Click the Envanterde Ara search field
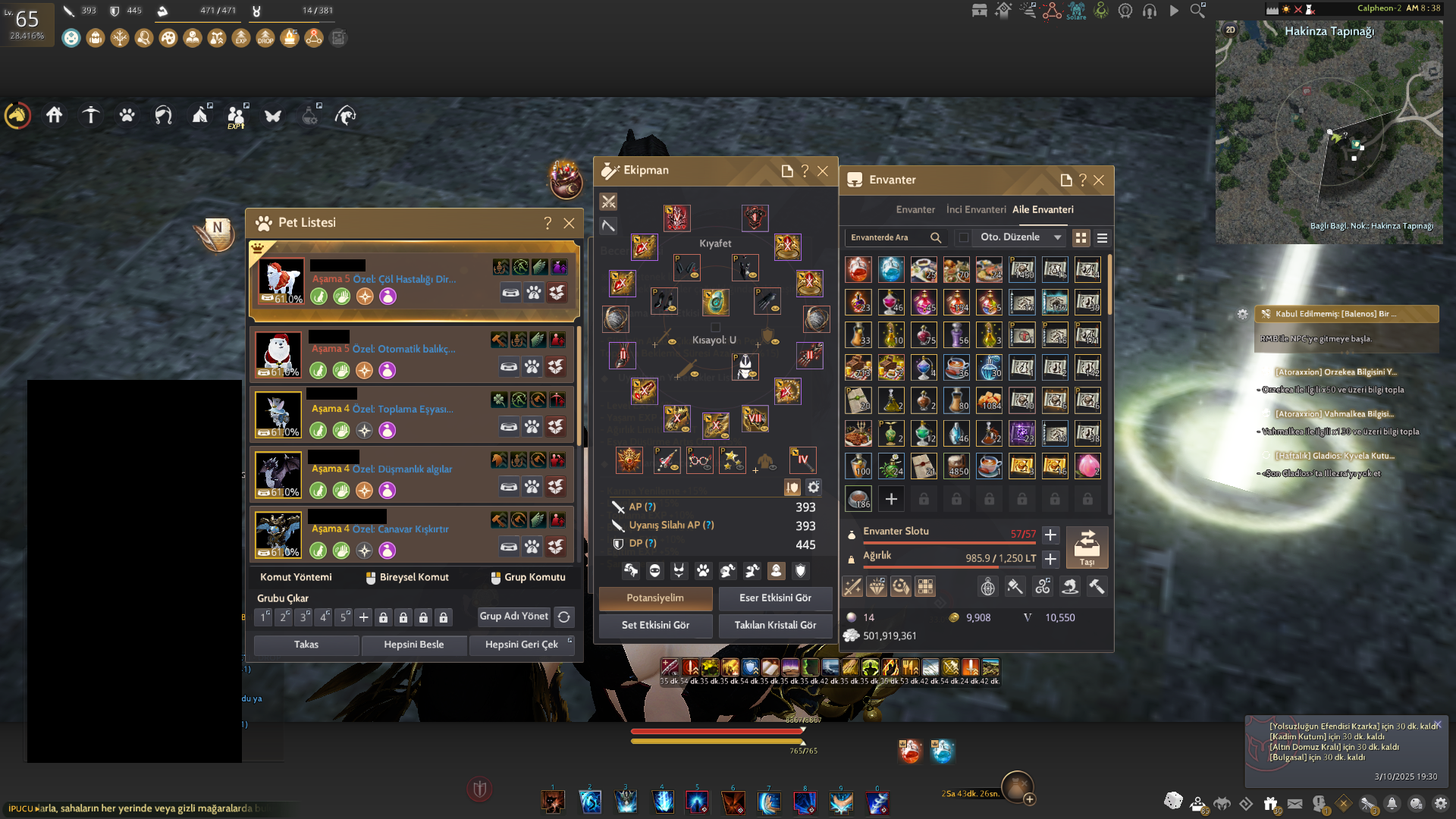This screenshot has width=1456, height=819. 886,237
